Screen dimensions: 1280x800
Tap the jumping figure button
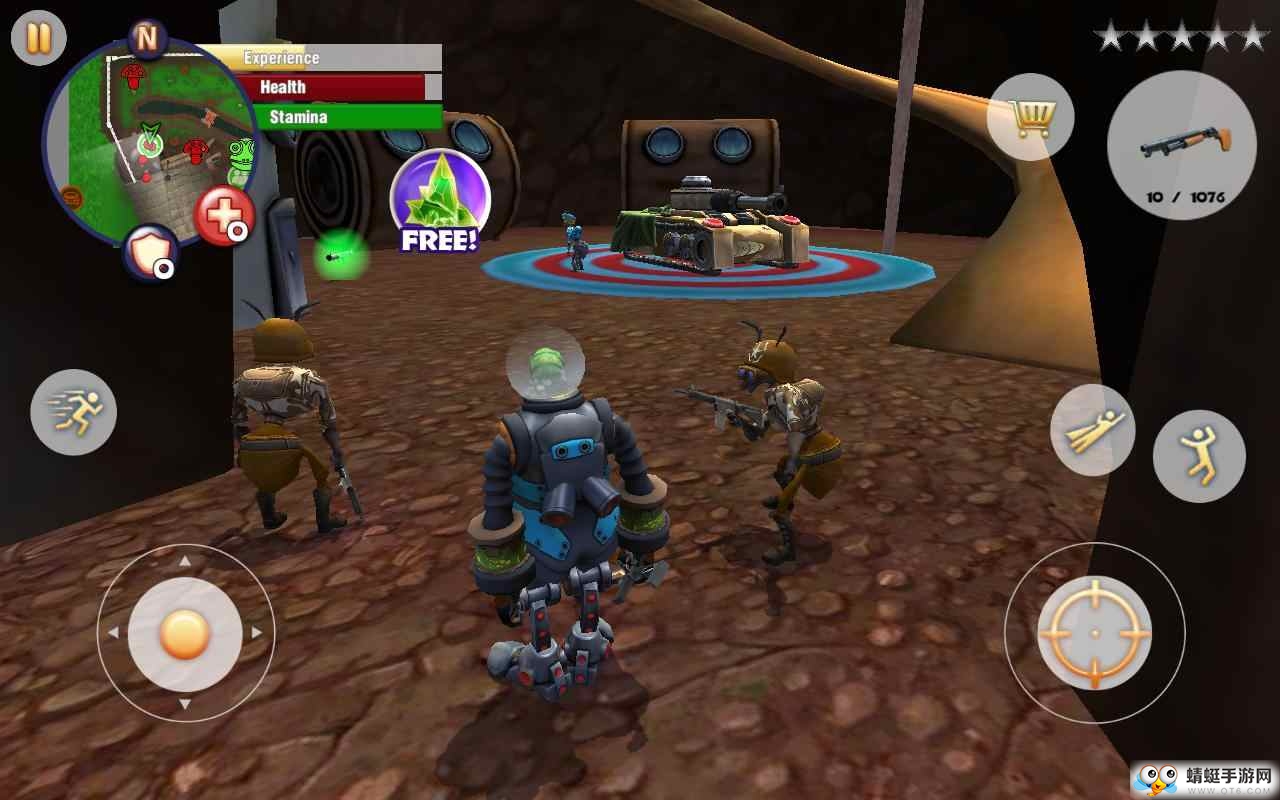point(1198,456)
